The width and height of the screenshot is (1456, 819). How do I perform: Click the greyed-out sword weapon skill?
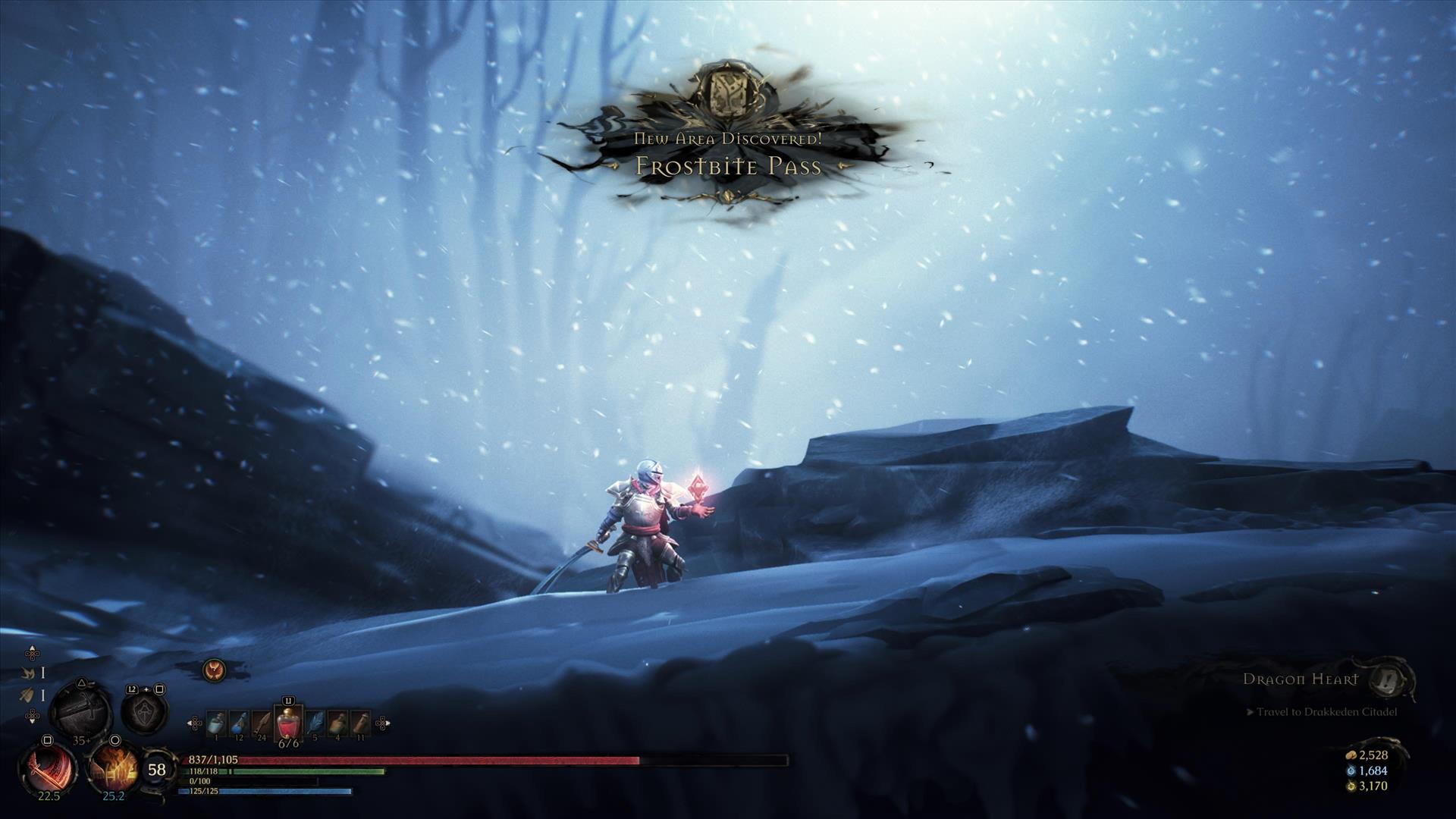point(80,711)
